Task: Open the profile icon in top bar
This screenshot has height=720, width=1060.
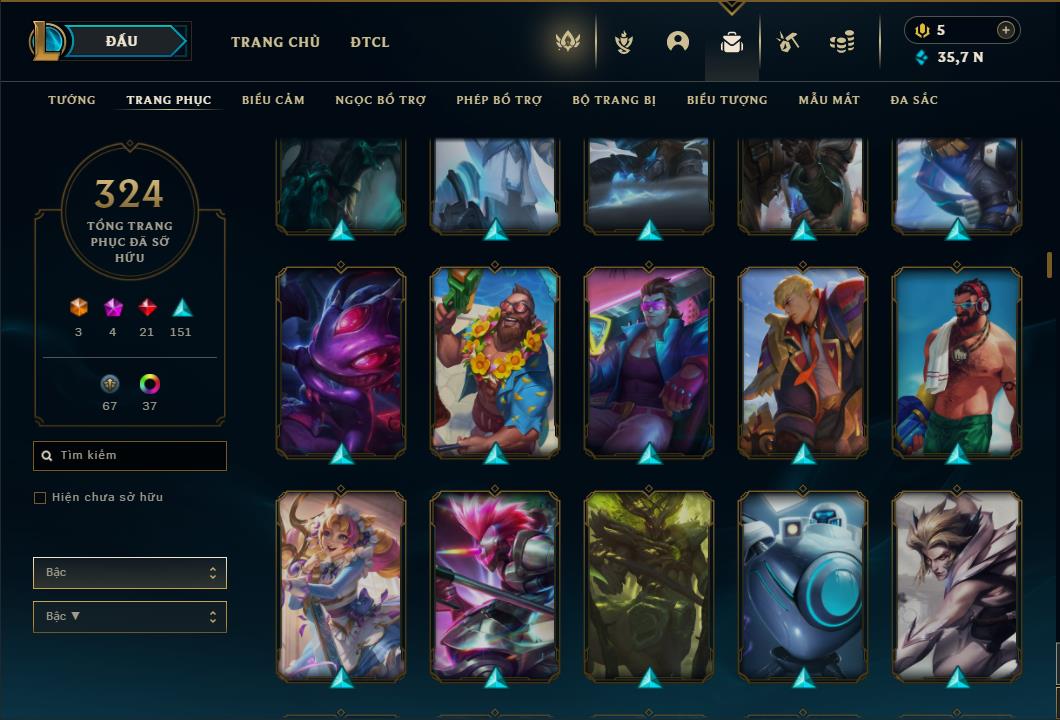Action: [678, 42]
